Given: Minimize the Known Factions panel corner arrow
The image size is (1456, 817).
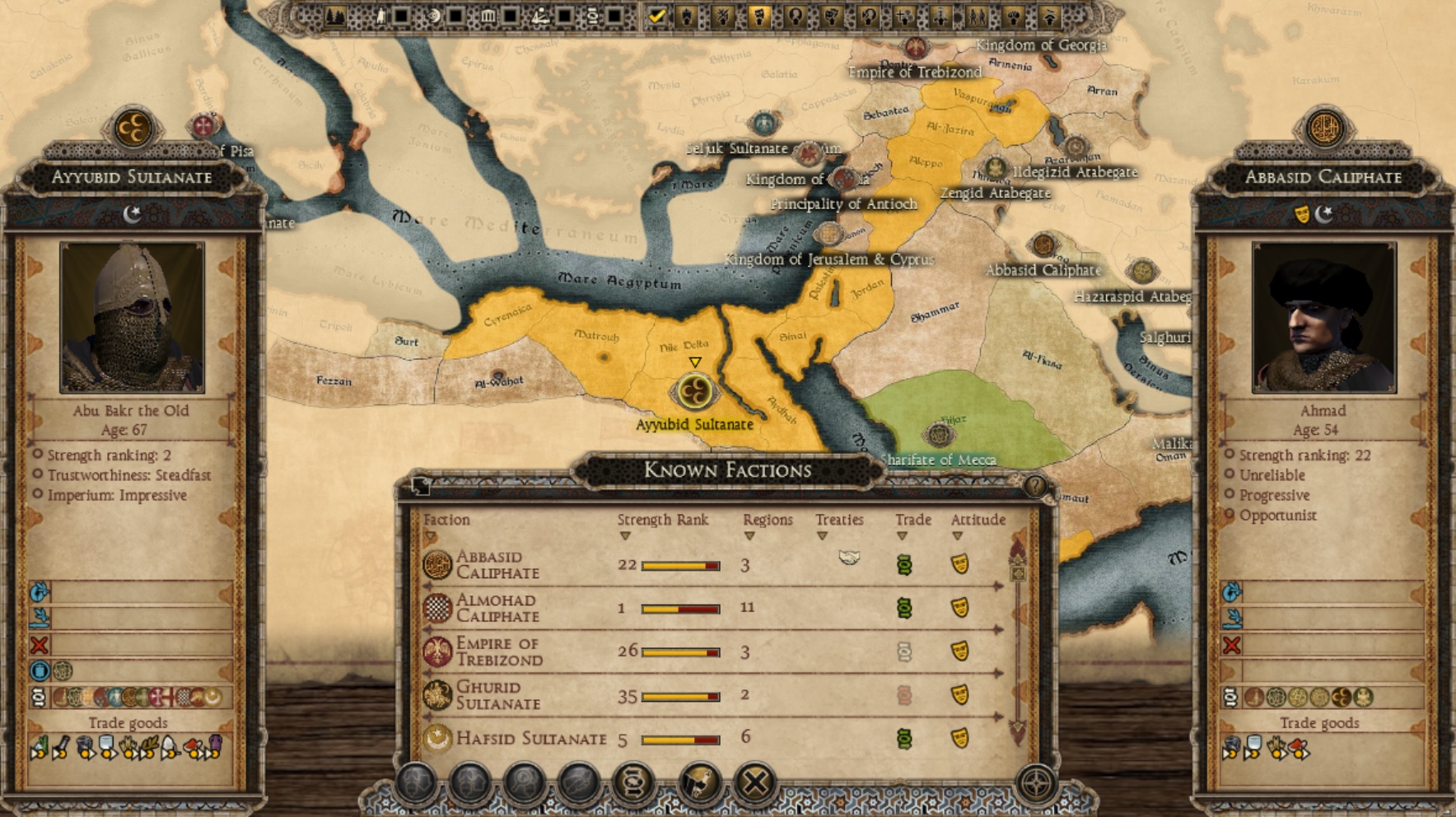Looking at the screenshot, I should tap(420, 486).
